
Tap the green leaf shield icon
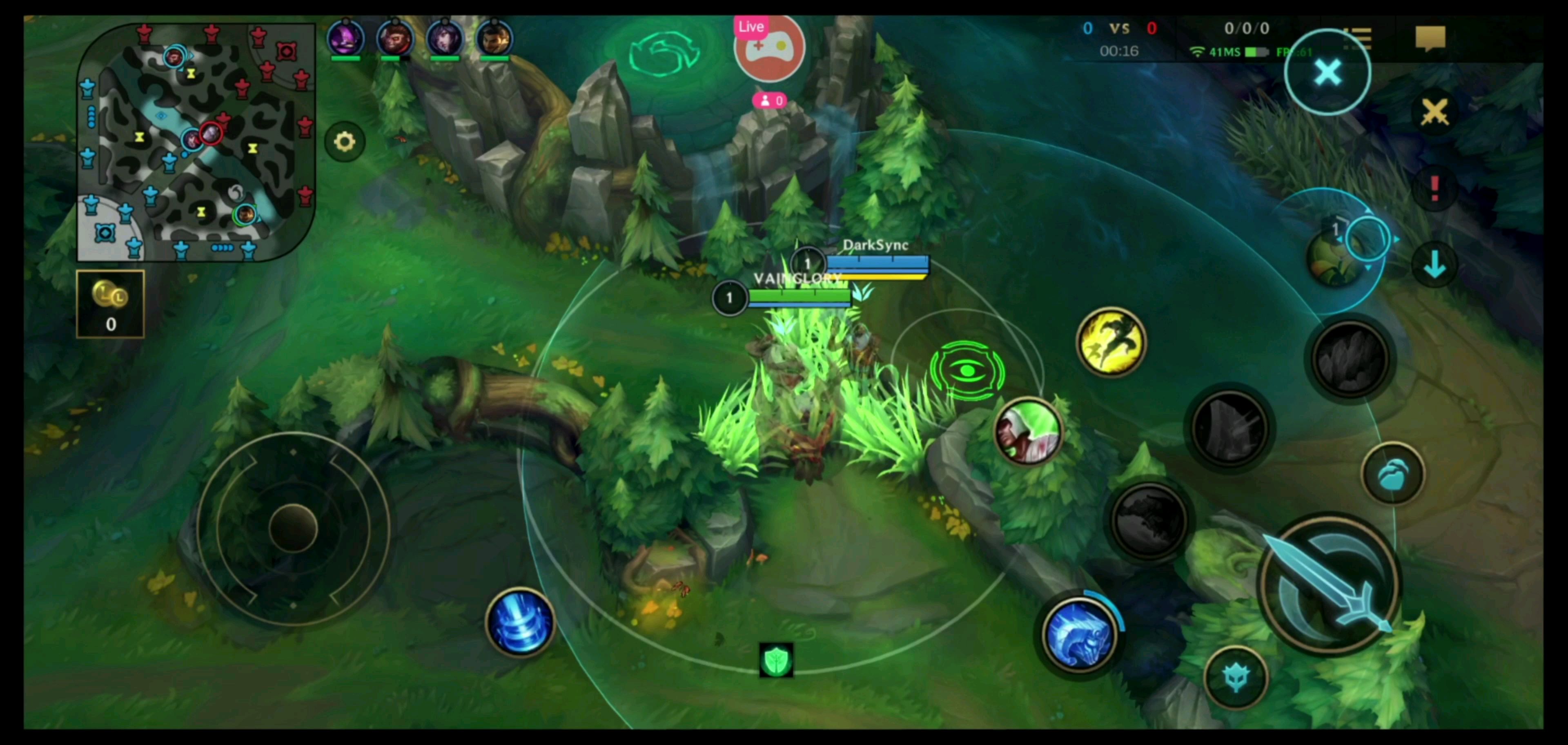click(x=776, y=660)
